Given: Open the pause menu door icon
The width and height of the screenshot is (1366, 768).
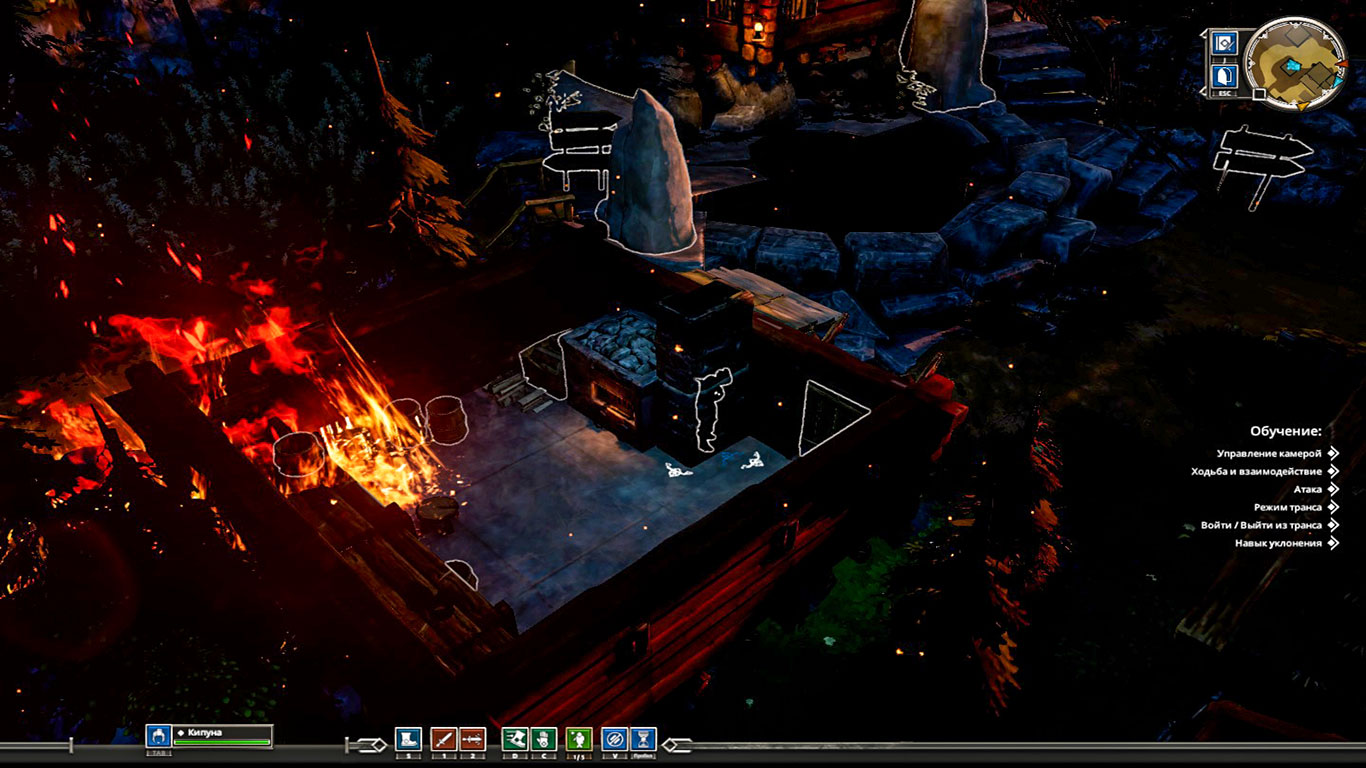Looking at the screenshot, I should pos(1225,76).
